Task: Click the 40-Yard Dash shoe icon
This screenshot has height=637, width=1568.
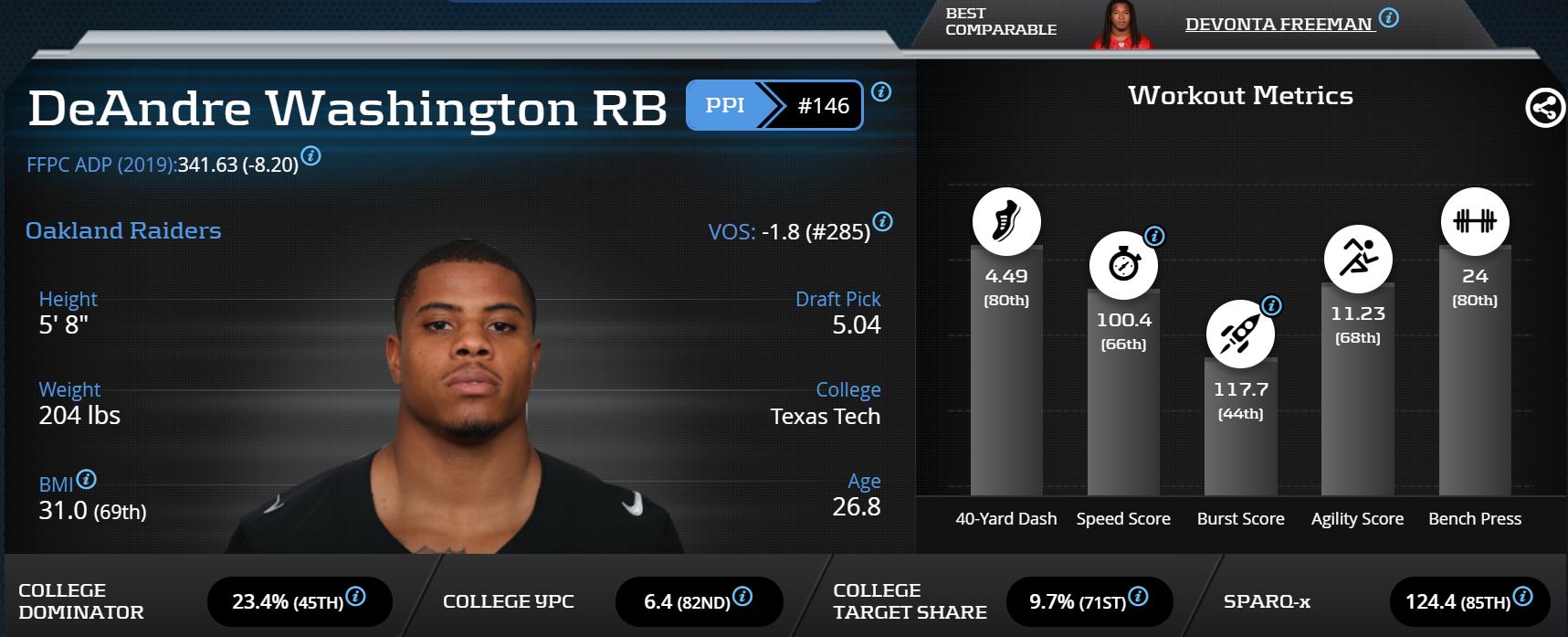Action: pyautogui.click(x=1006, y=222)
